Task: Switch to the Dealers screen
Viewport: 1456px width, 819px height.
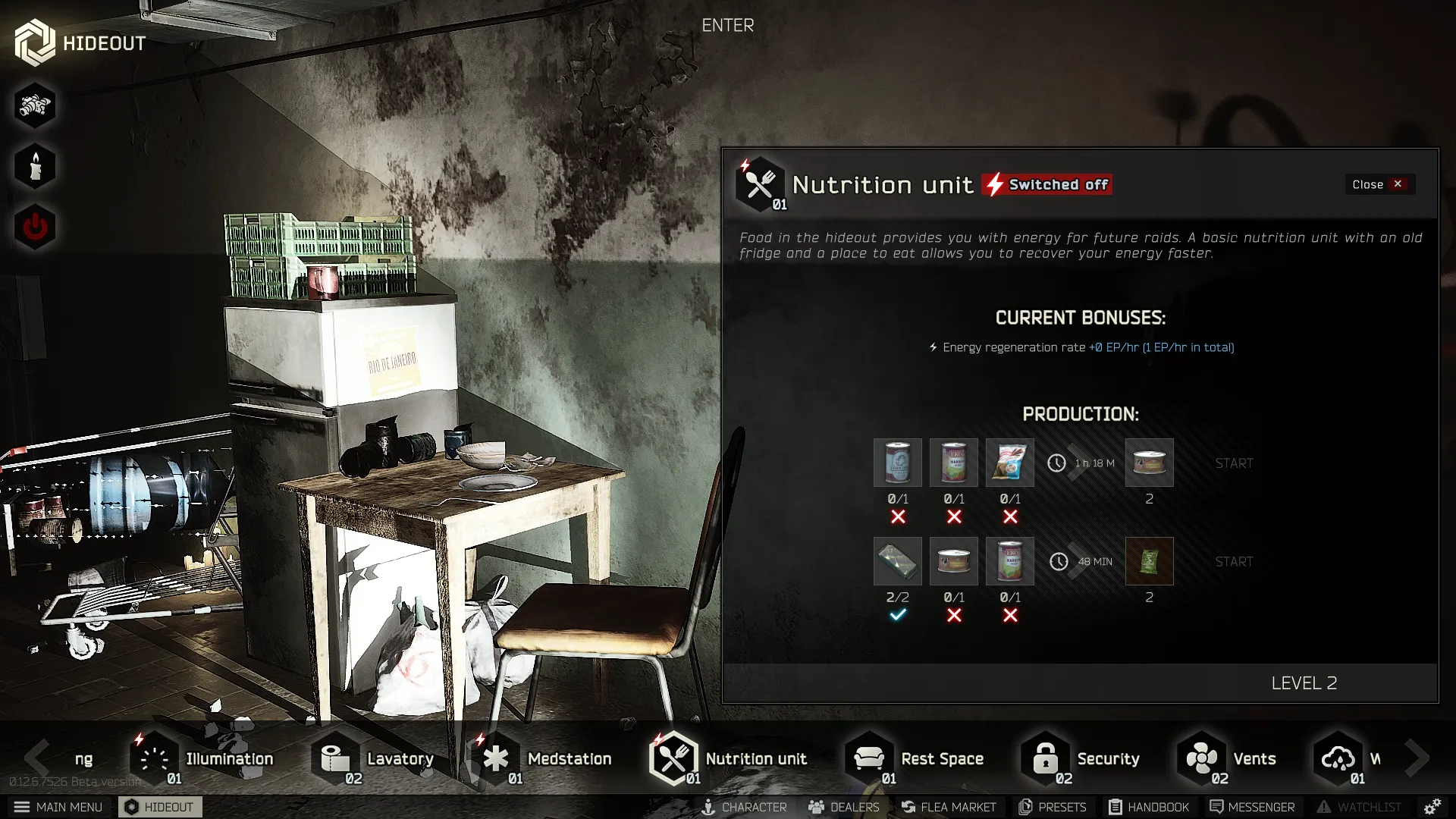Action: click(x=843, y=807)
